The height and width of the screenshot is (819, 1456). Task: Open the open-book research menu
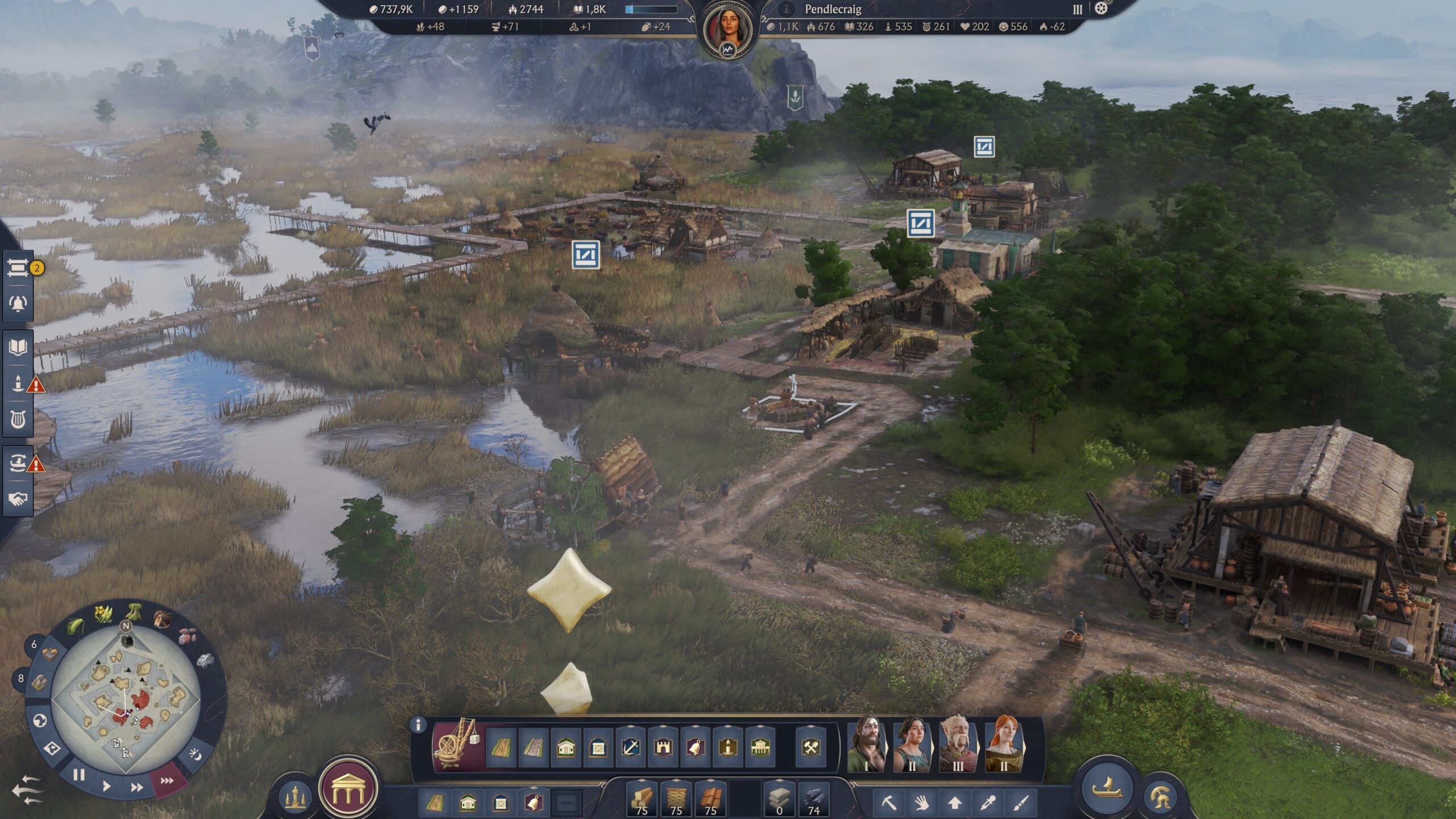coord(18,347)
